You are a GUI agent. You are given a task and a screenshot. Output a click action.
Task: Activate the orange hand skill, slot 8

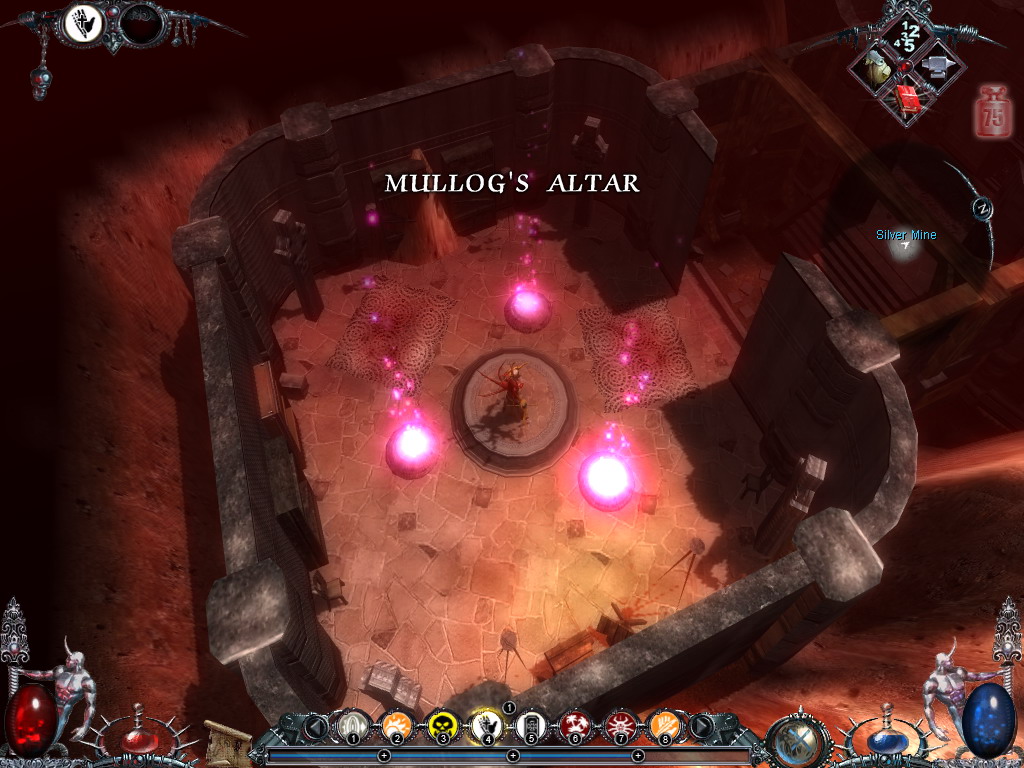tap(664, 724)
